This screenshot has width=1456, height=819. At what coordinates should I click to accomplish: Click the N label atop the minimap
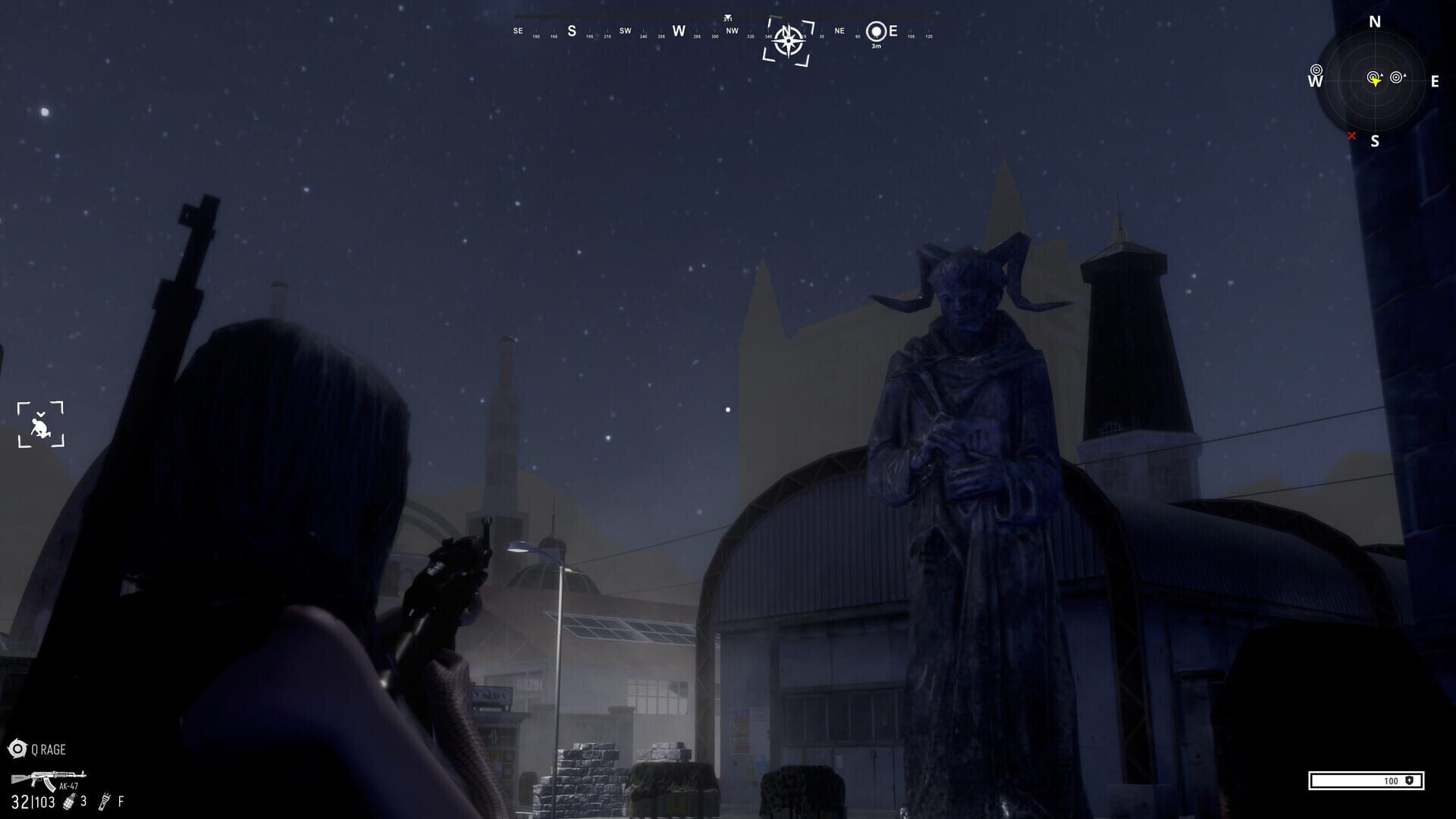pos(1376,21)
